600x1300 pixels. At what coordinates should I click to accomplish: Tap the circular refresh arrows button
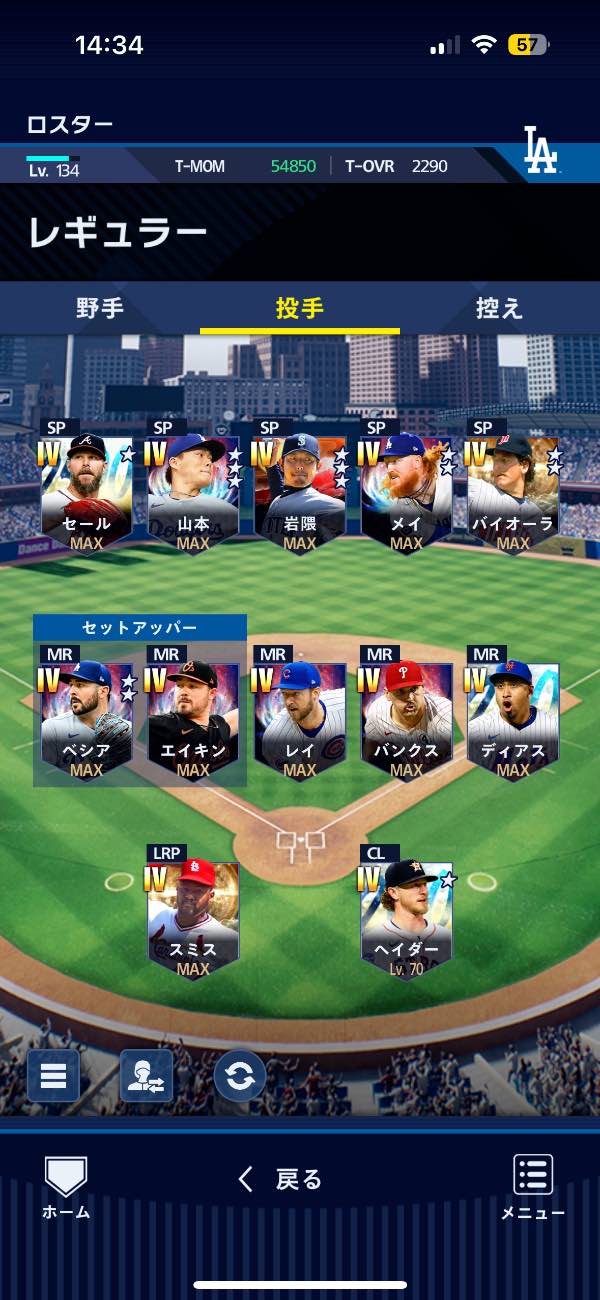tap(240, 1076)
